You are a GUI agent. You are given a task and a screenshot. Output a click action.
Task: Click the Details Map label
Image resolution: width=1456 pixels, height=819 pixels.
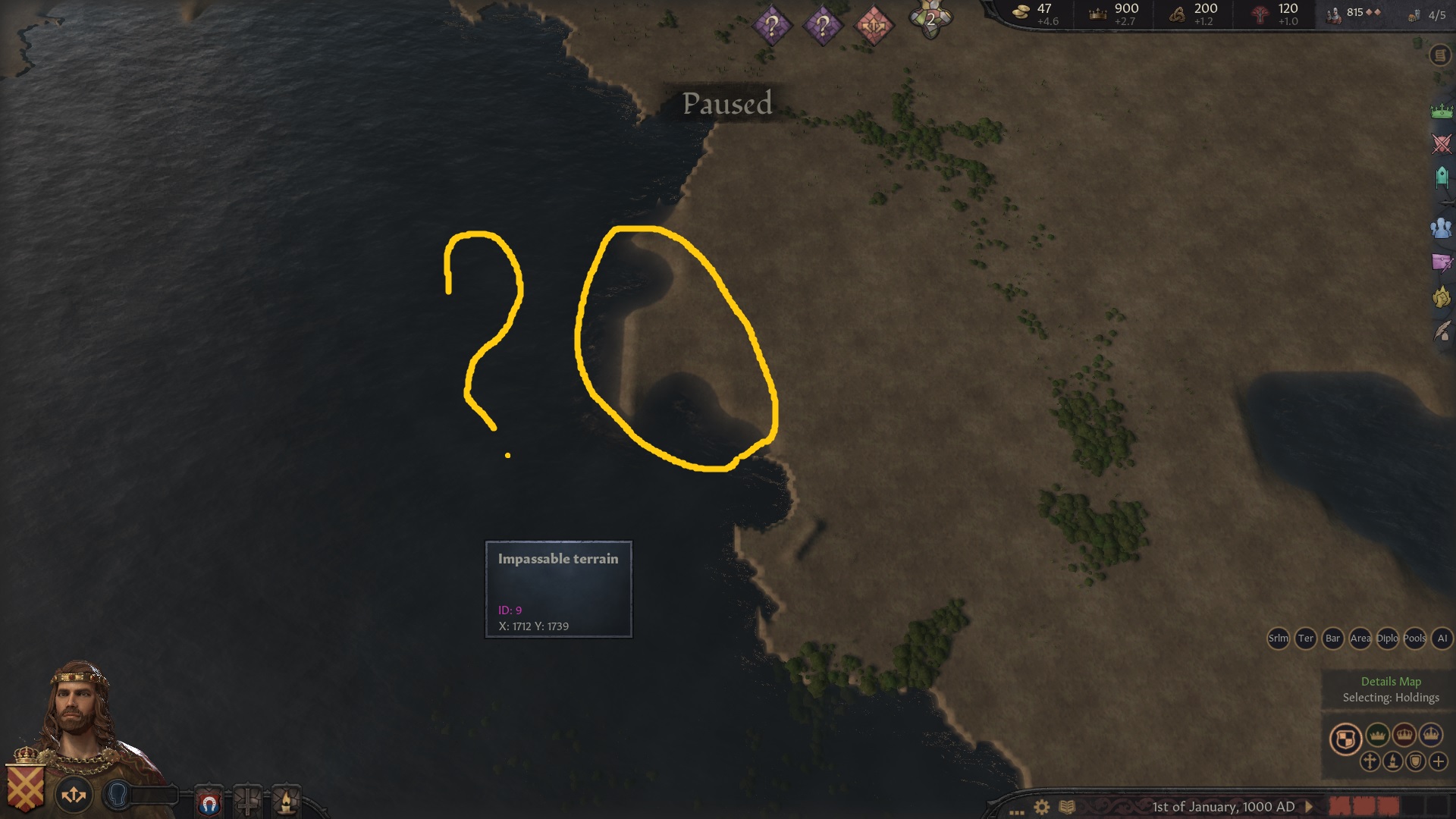(1392, 682)
